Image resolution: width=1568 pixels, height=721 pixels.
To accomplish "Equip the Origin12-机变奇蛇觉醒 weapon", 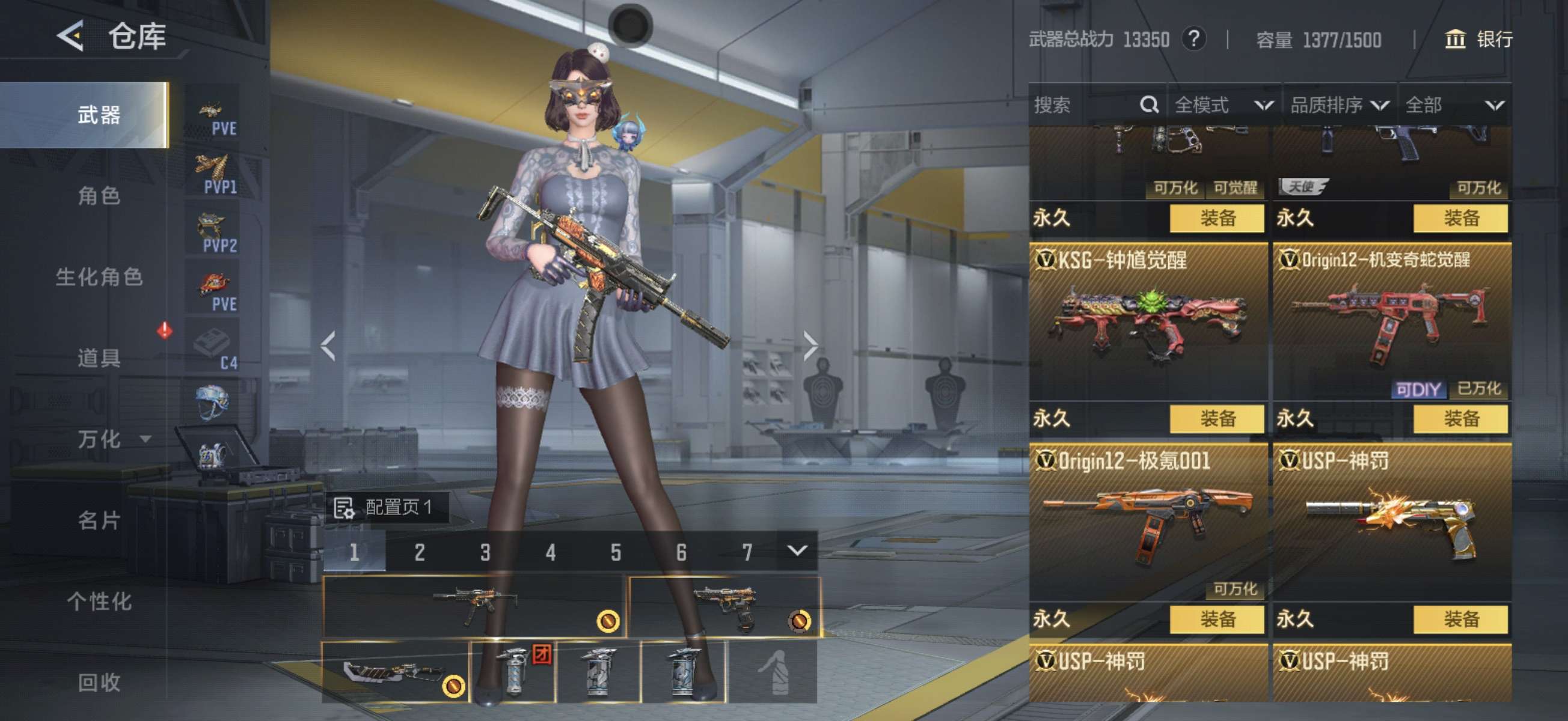I will pyautogui.click(x=1460, y=419).
